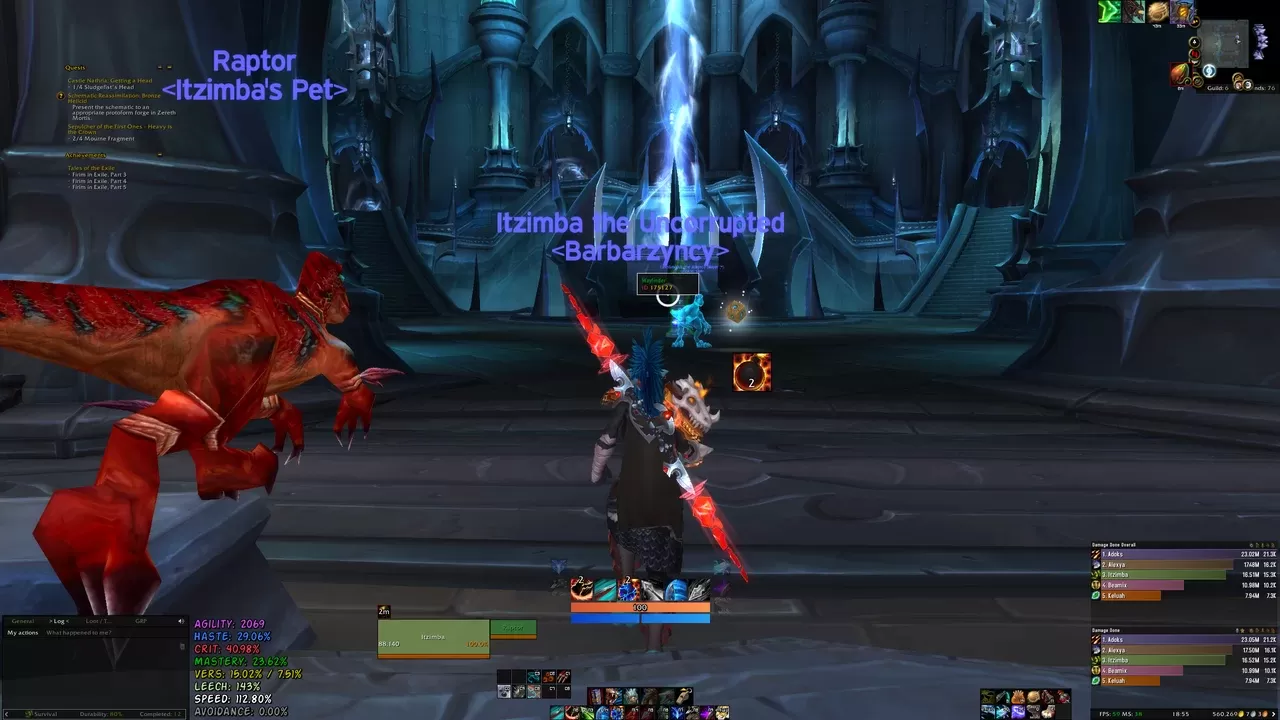Click the 2m trinket cooldown icon beside the player frame
This screenshot has height=720, width=1280.
[383, 610]
